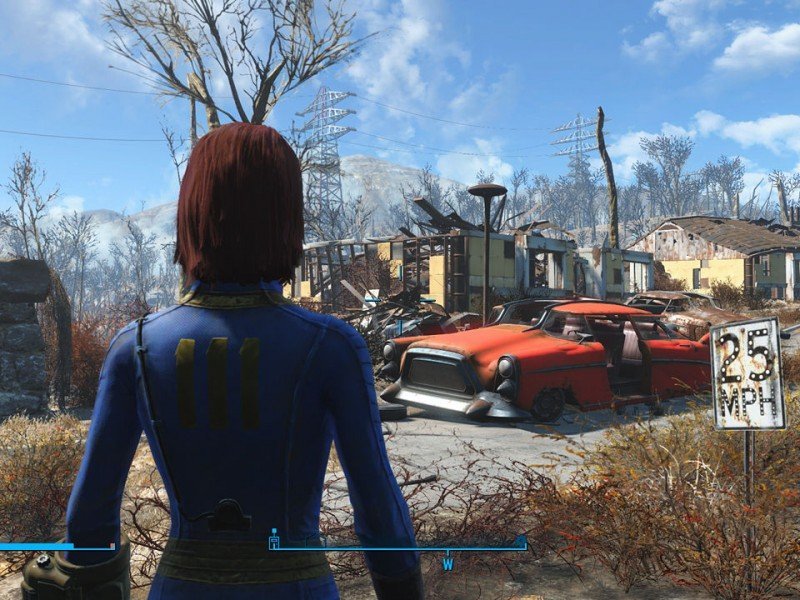The width and height of the screenshot is (800, 600).
Task: Select the W heading on the compass bar
Action: point(449,563)
